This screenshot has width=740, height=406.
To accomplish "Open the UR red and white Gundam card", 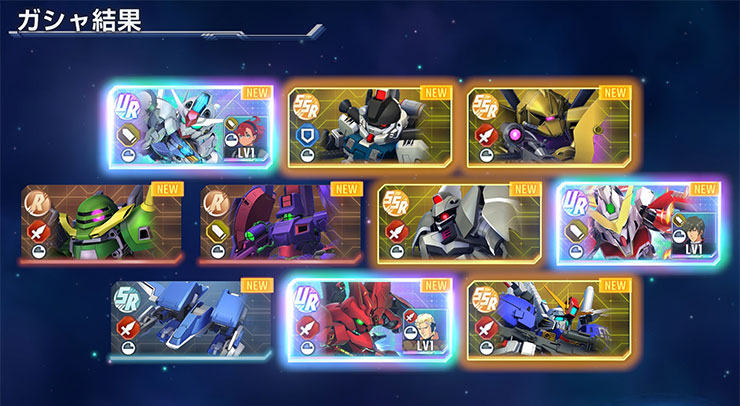I will point(638,222).
